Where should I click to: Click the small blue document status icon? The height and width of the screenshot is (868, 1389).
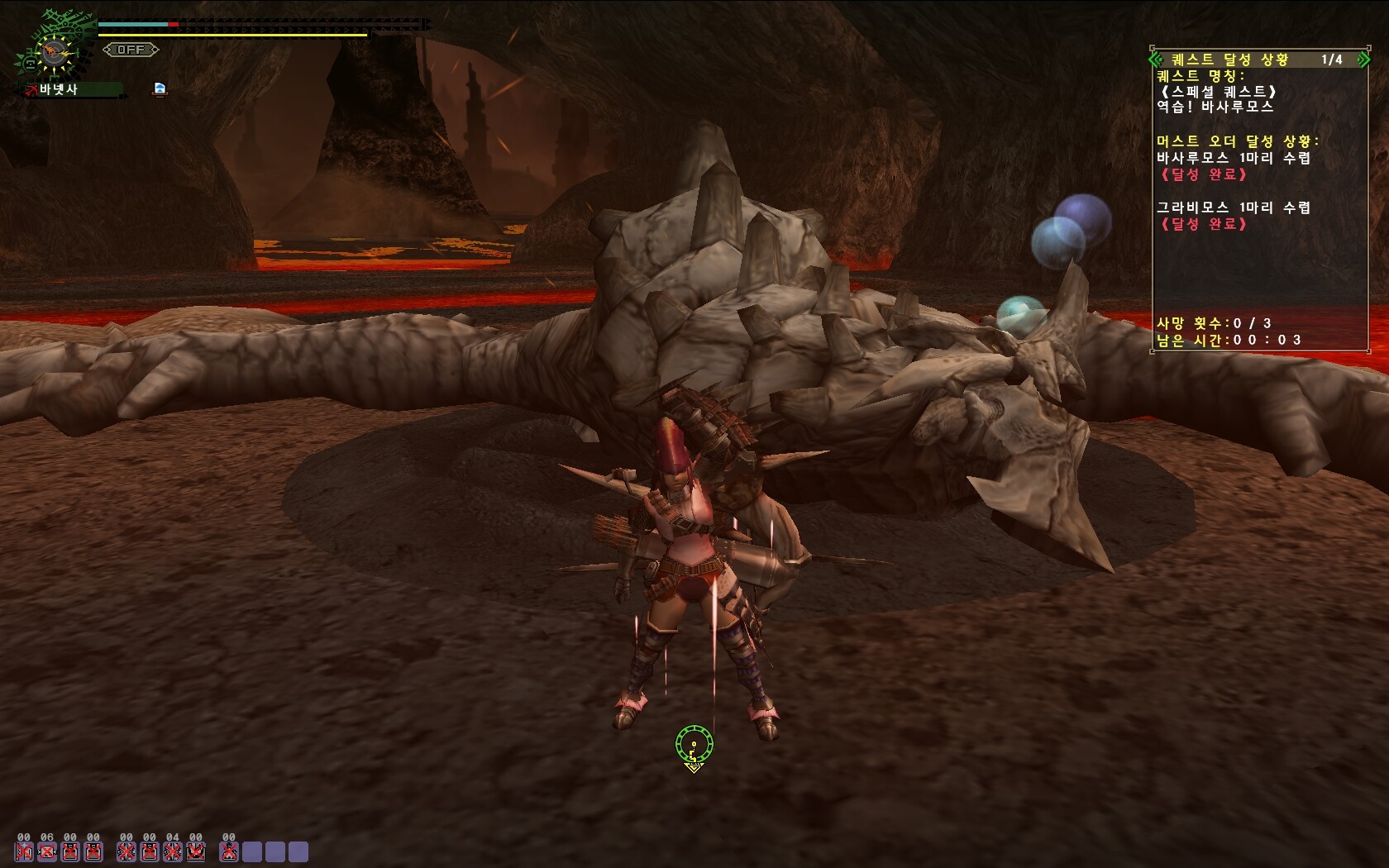[x=160, y=88]
